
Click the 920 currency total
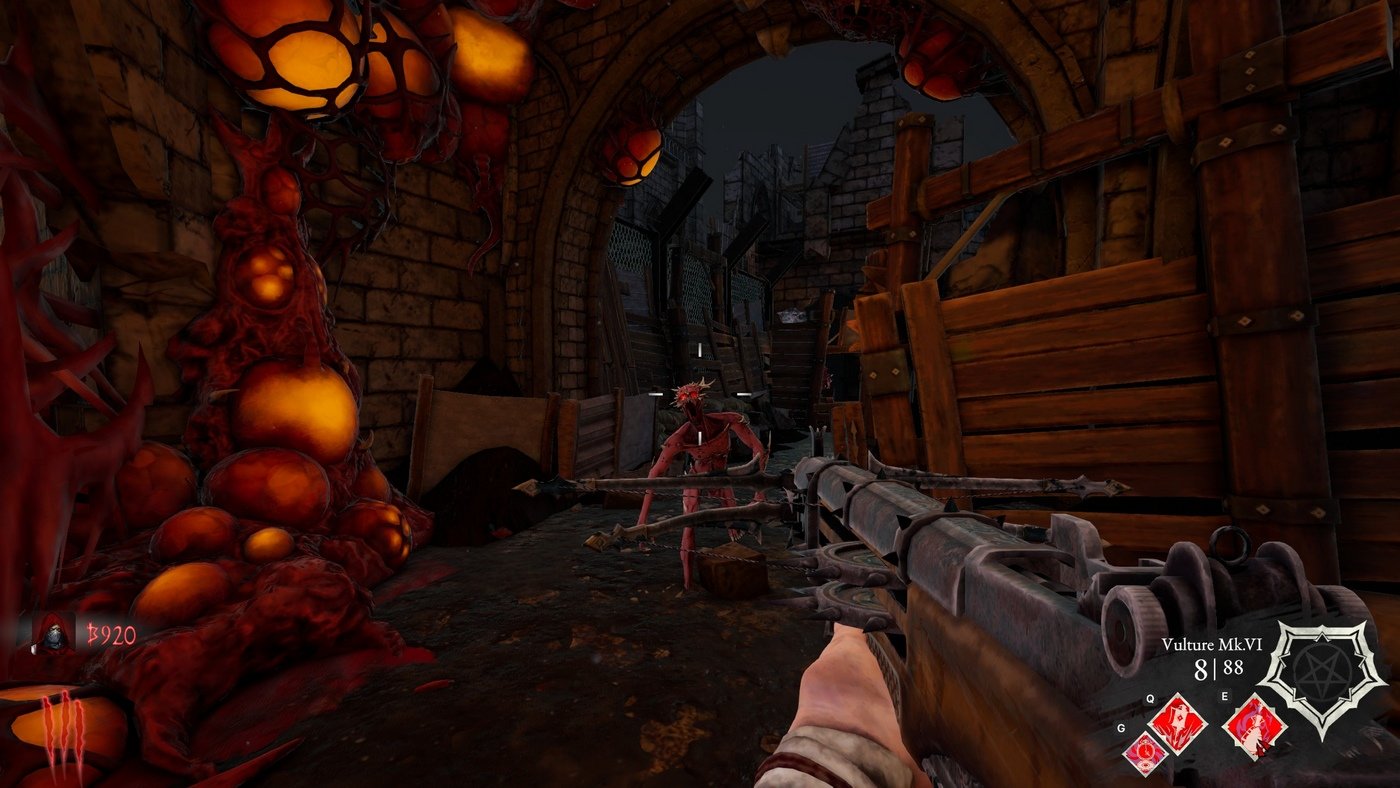pos(117,633)
